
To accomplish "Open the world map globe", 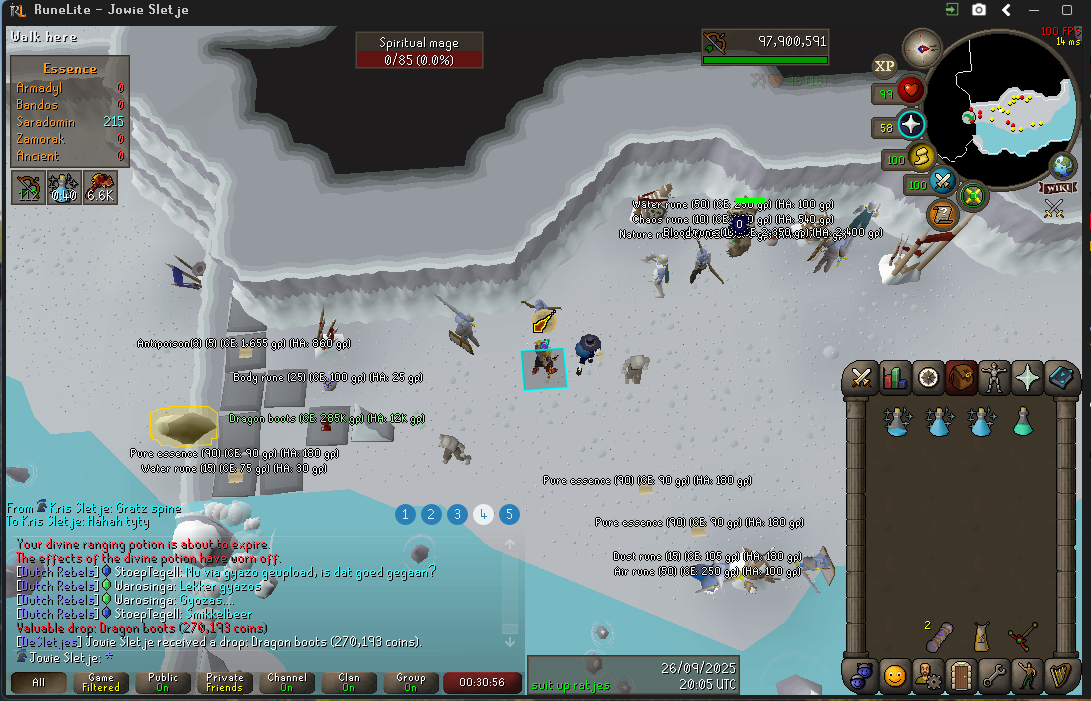I will pos(1062,166).
